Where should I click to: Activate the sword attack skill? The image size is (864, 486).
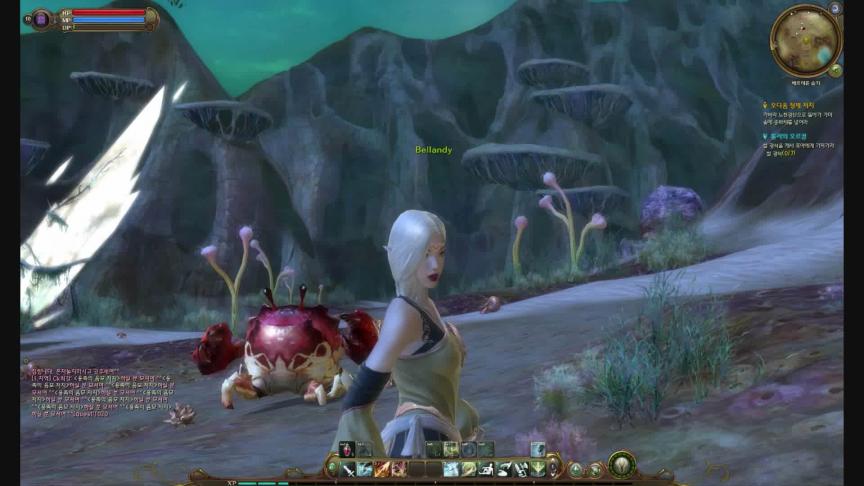click(x=347, y=468)
